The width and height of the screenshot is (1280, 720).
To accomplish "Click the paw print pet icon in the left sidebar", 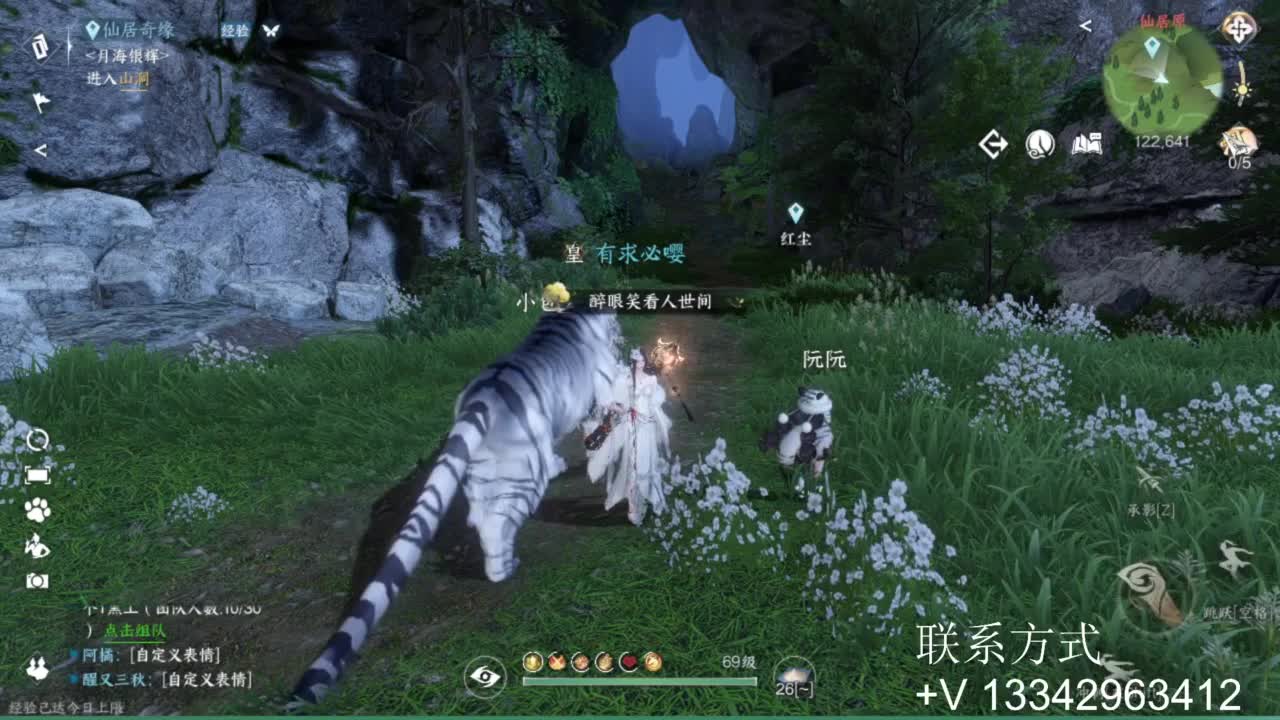I will [38, 508].
